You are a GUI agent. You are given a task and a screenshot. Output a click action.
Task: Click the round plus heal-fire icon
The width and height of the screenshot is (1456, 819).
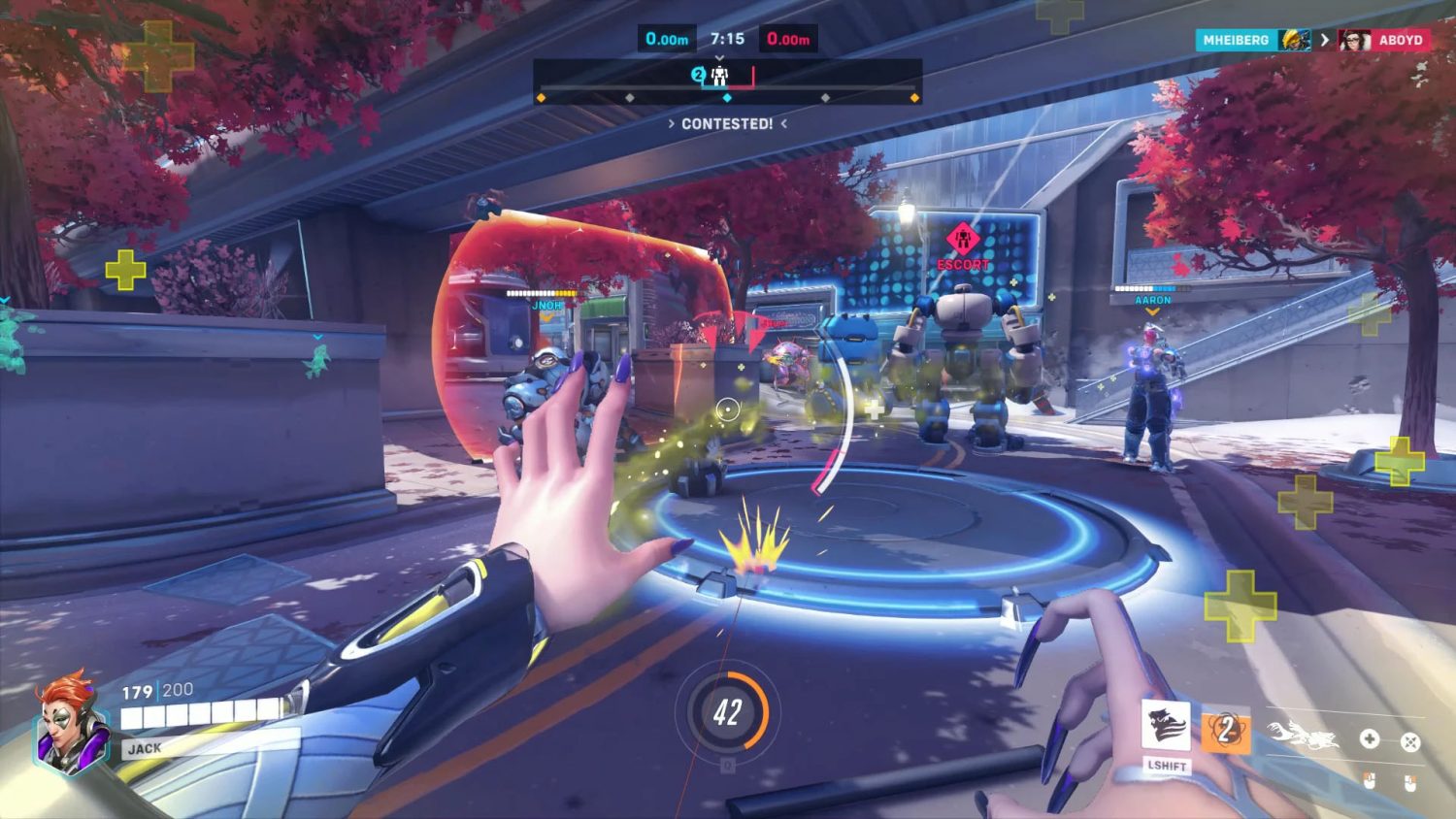pos(1369,739)
